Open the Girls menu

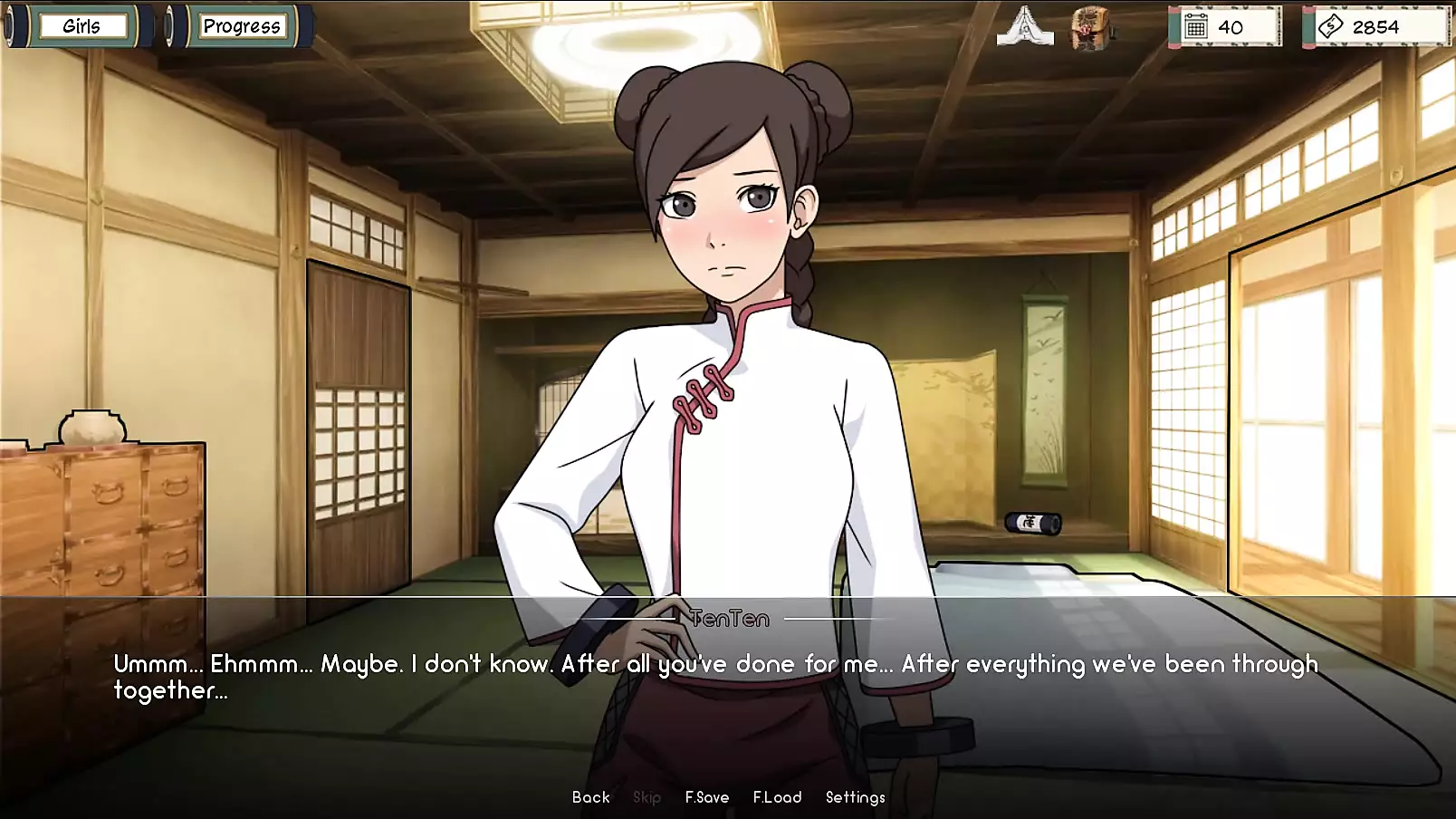(x=81, y=26)
